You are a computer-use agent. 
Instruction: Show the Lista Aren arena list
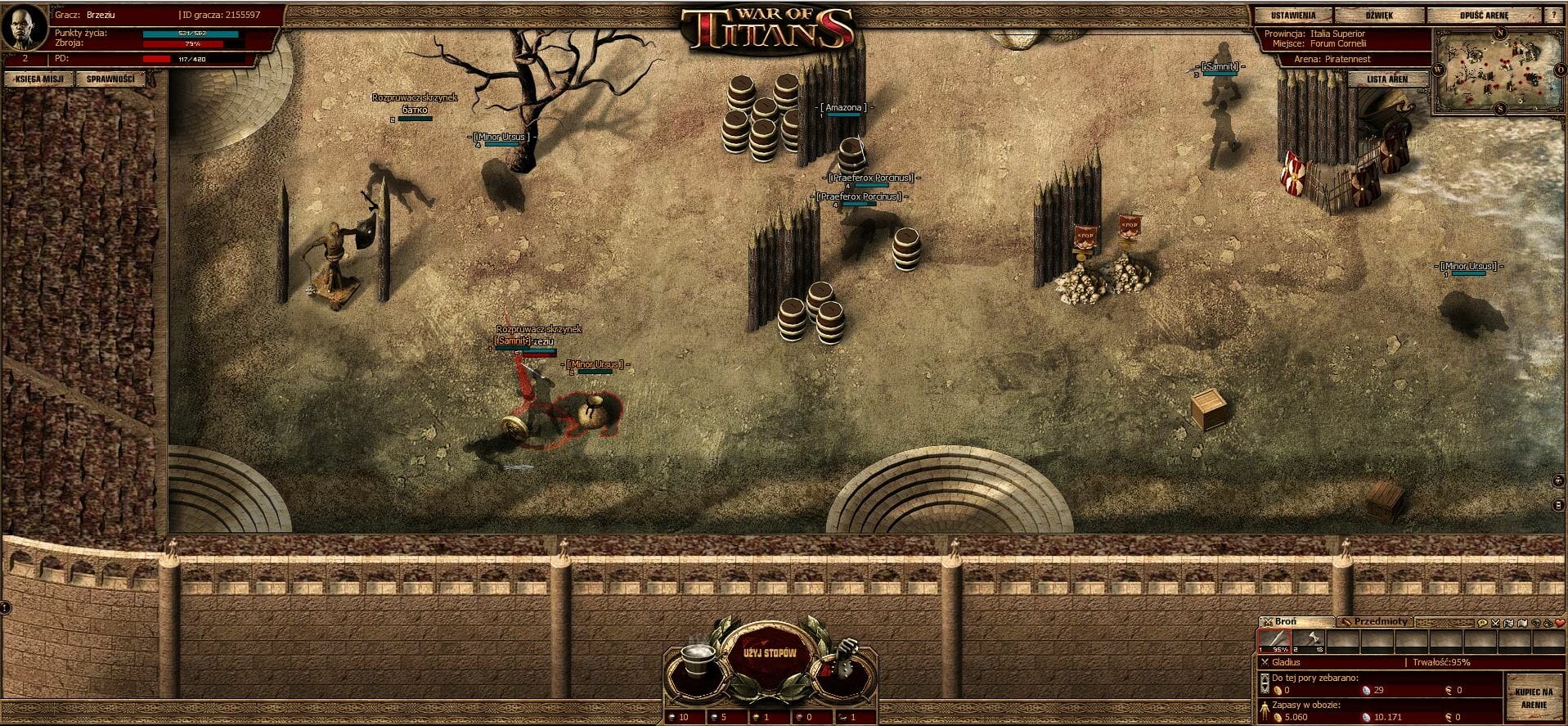point(1387,79)
